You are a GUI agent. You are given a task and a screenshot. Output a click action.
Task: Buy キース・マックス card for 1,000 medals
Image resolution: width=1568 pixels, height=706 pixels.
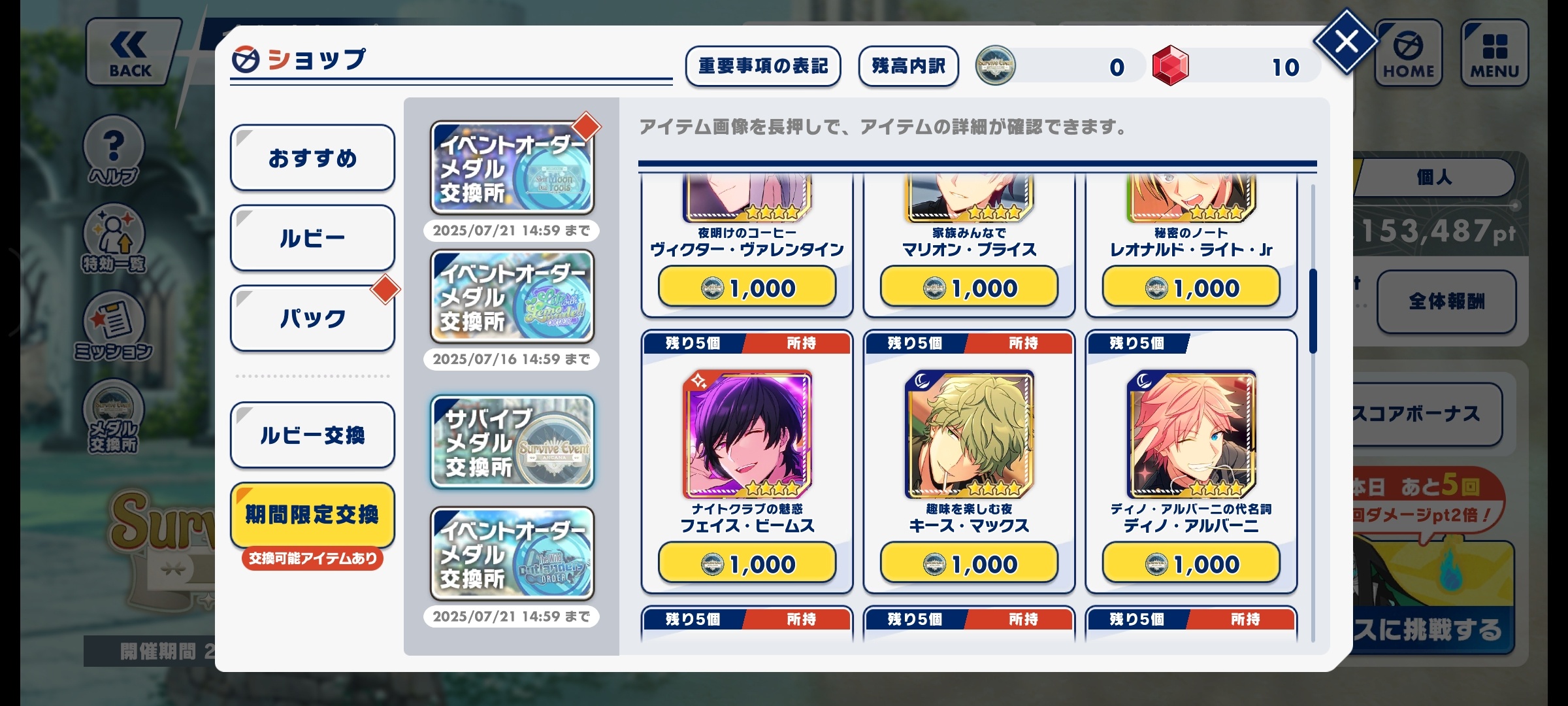point(969,563)
